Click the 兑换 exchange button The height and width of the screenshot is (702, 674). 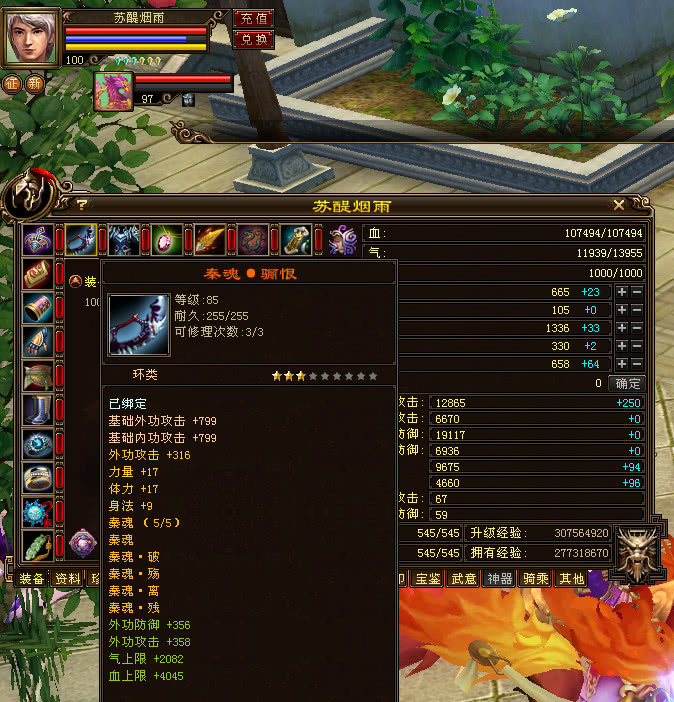(x=253, y=40)
